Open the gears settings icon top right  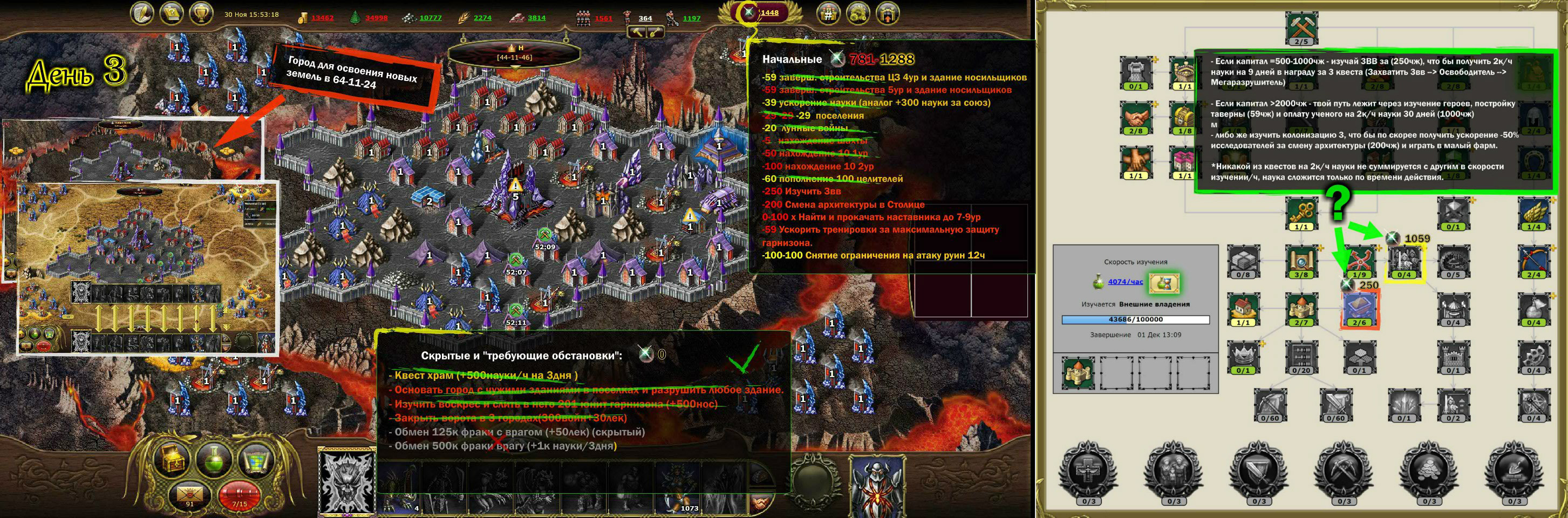(x=859, y=13)
